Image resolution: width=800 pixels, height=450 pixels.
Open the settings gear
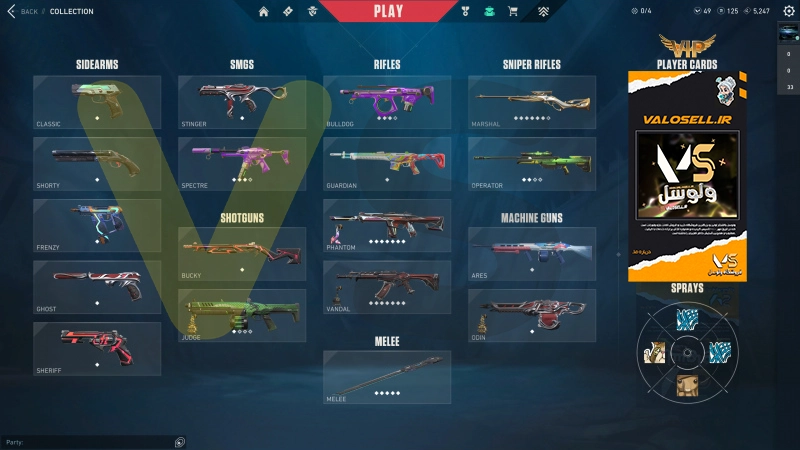tap(788, 11)
